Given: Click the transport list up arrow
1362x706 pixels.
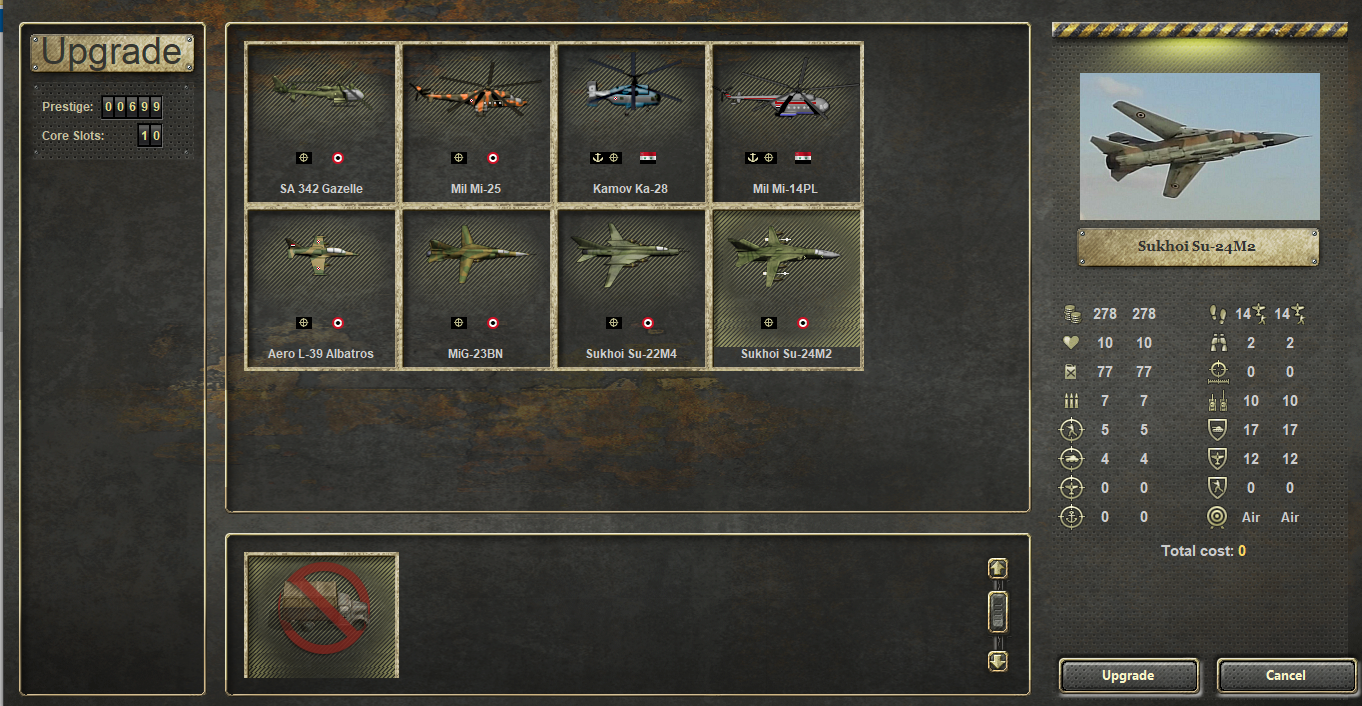Looking at the screenshot, I should [x=997, y=568].
